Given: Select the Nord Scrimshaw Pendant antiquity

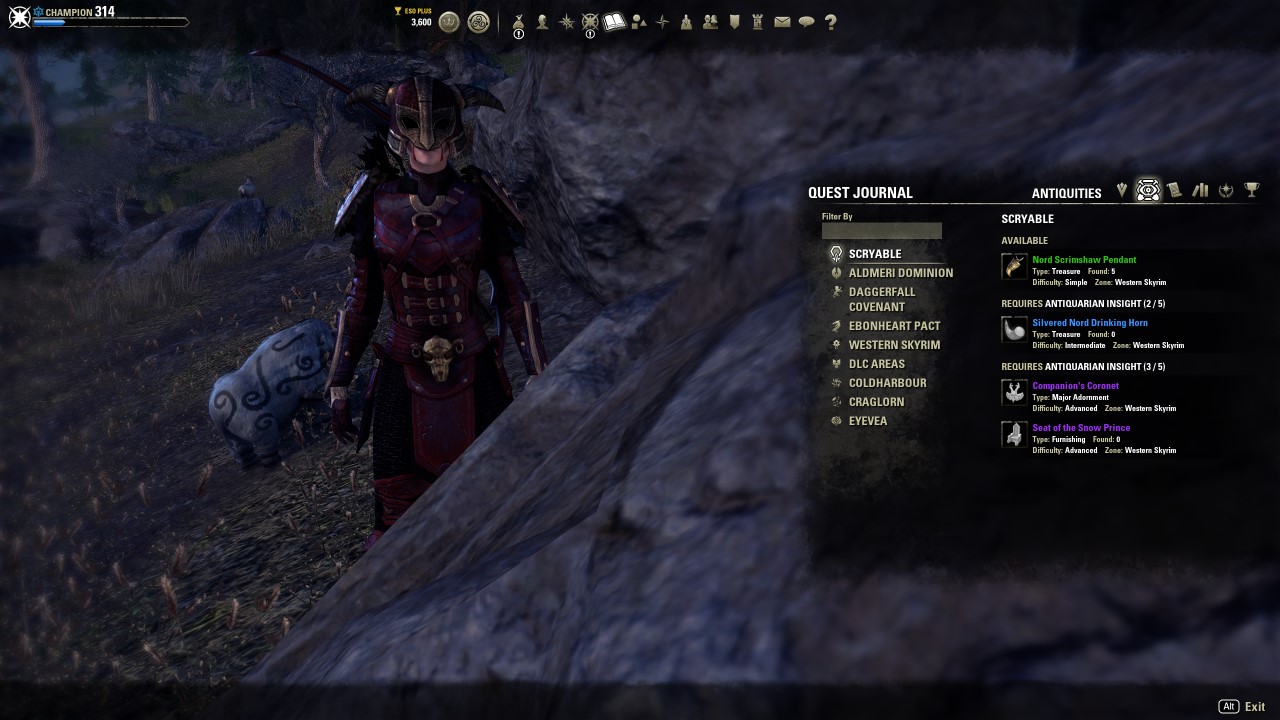Looking at the screenshot, I should 1083,259.
